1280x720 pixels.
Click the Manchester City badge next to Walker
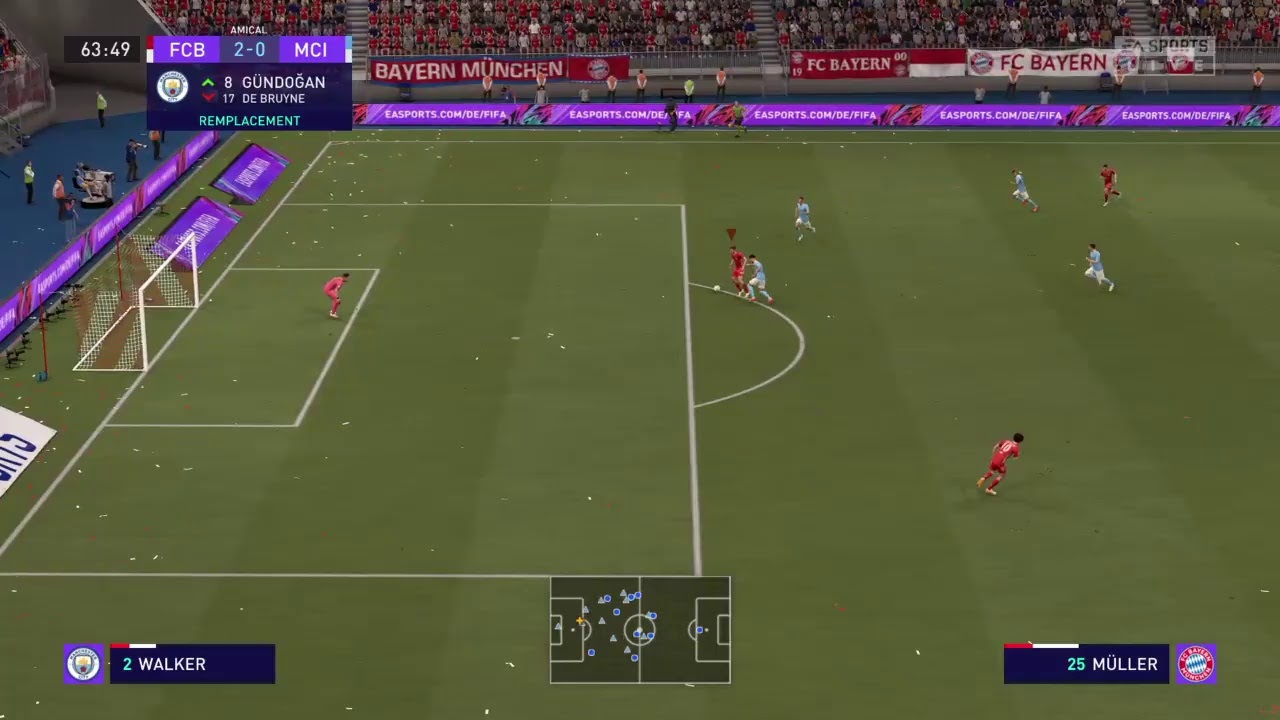[83, 663]
